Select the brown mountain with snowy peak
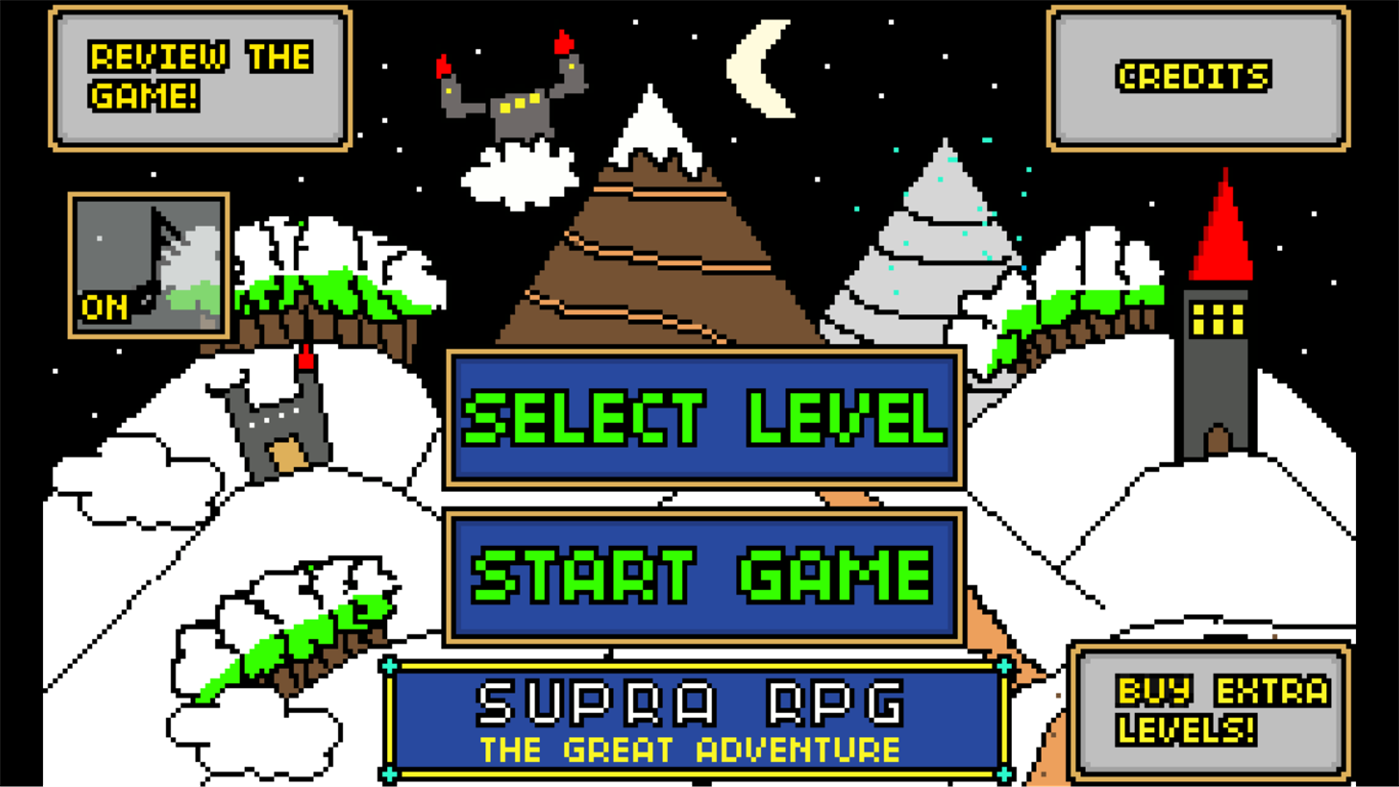This screenshot has width=1399, height=787. click(655, 230)
